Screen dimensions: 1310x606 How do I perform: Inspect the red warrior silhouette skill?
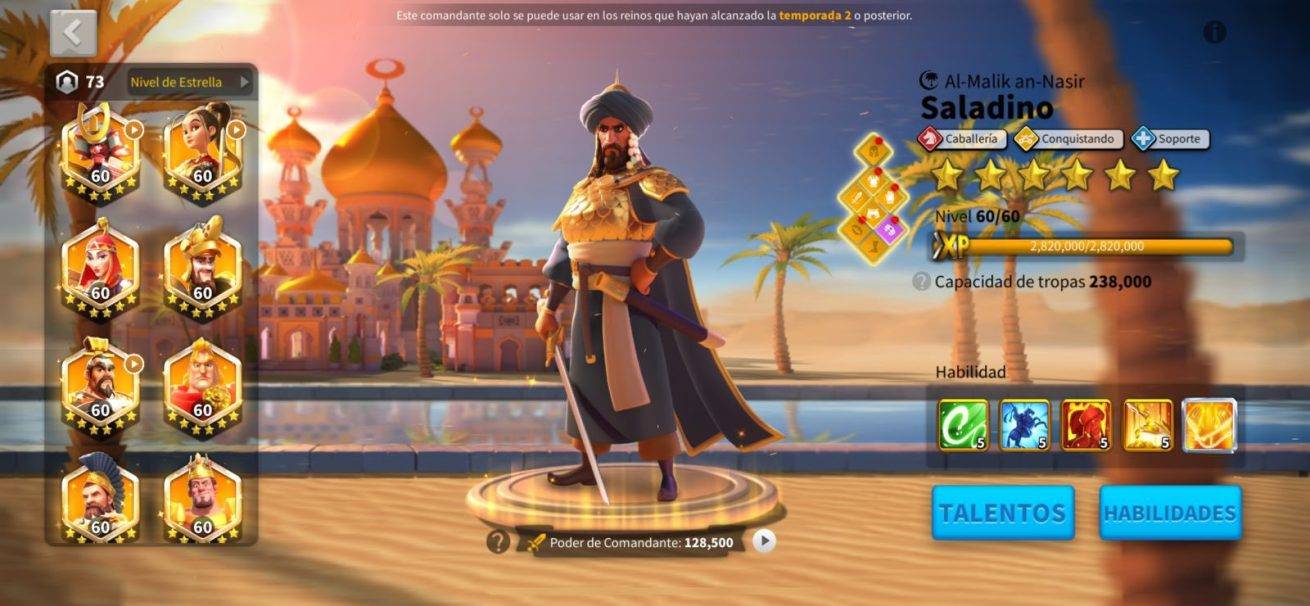point(1086,425)
